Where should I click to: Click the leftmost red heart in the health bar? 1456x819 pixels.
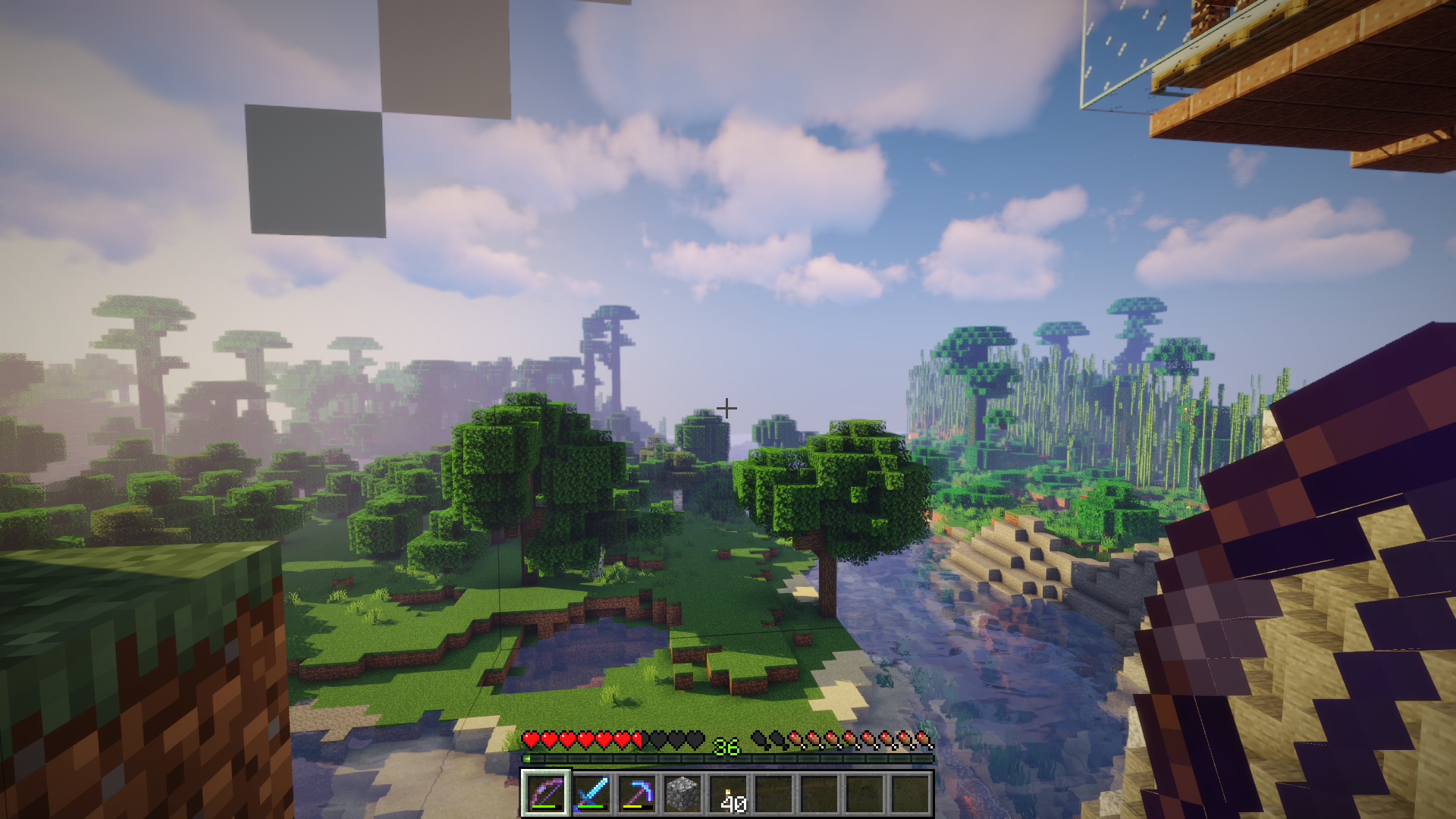tap(530, 741)
